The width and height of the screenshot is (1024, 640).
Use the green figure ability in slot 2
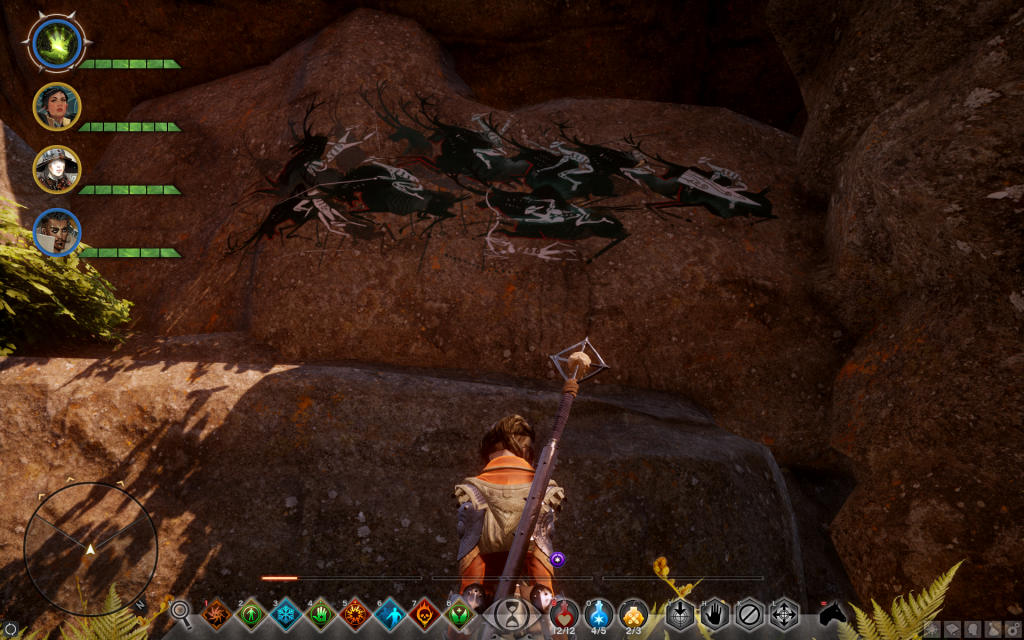click(252, 614)
